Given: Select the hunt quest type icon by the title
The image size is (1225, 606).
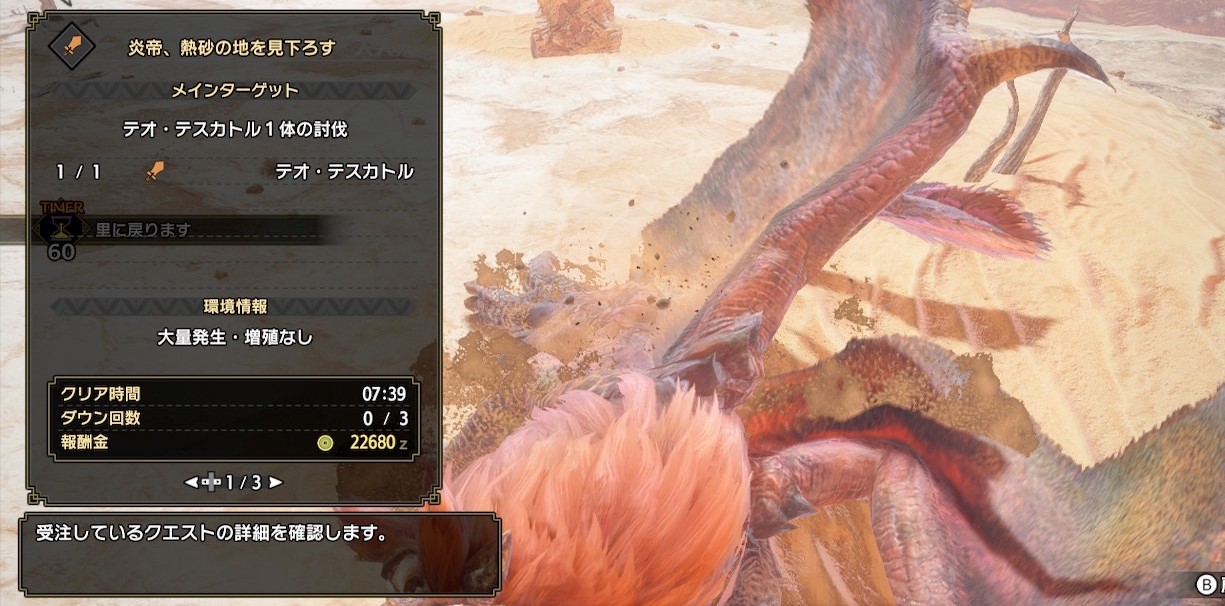Looking at the screenshot, I should (71, 45).
